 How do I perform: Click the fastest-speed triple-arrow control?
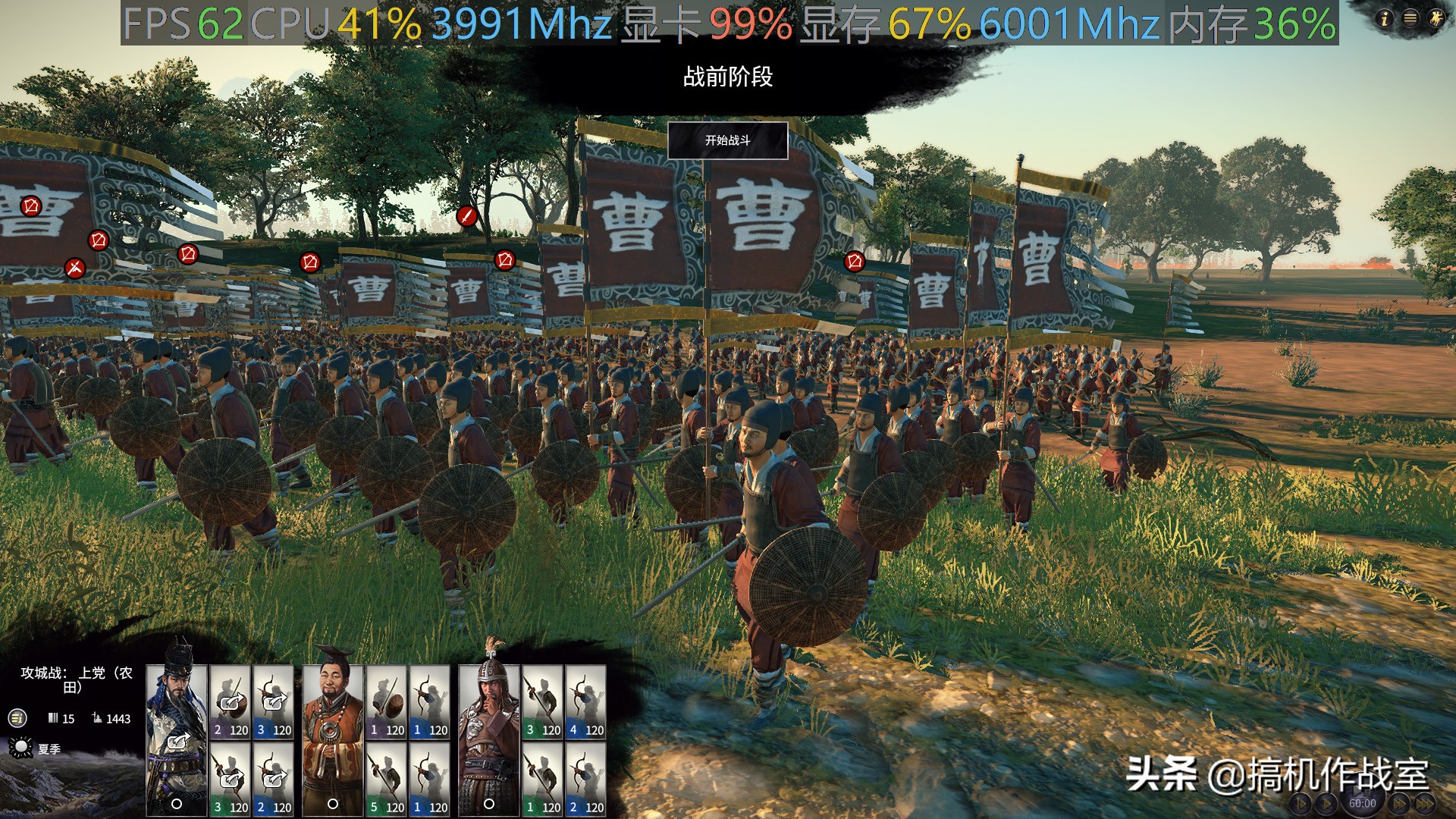pos(1427,802)
